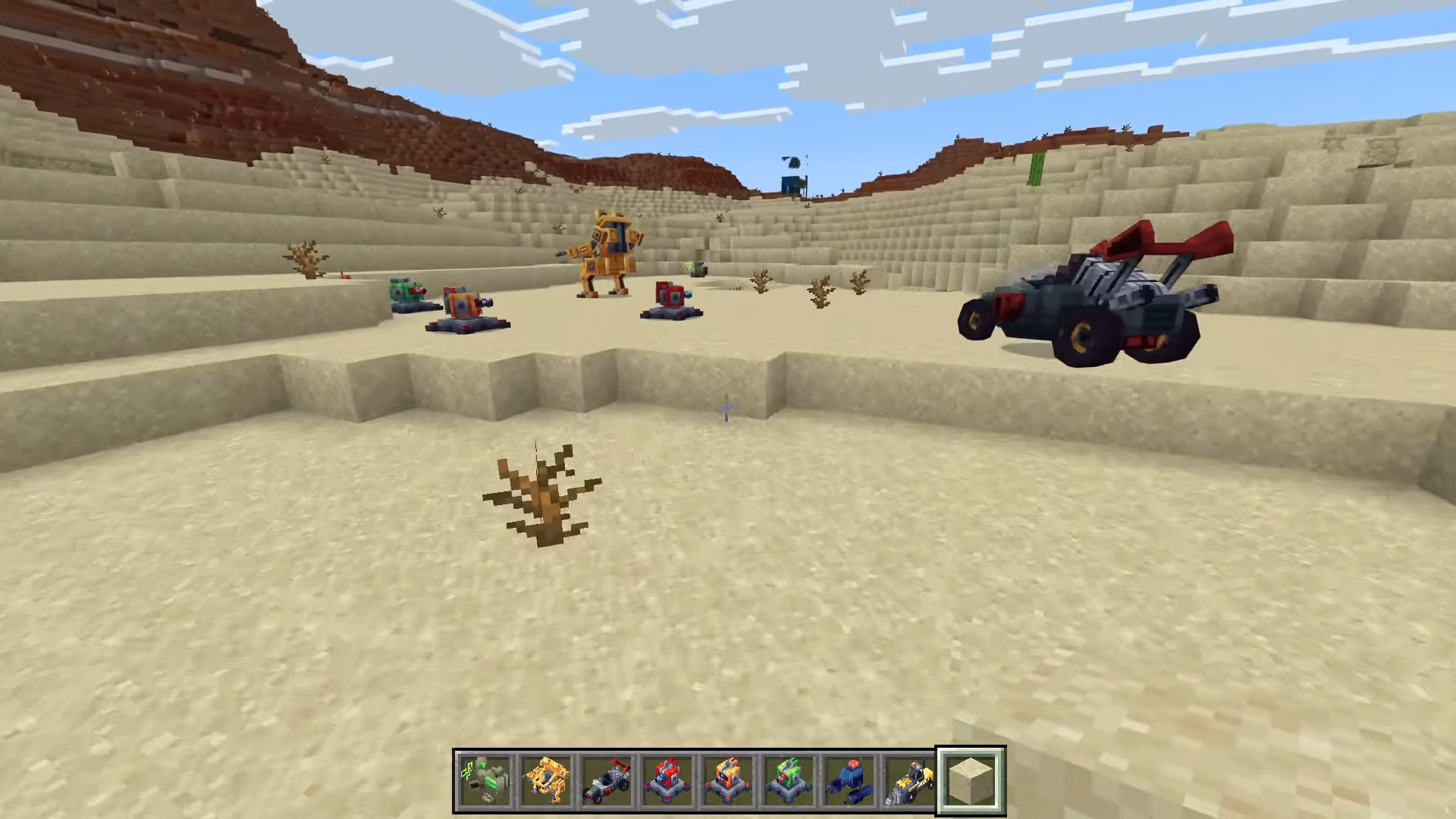Screen dimensions: 1456x819
Task: Select the yellow excavator vehicle hotbar item
Action: [x=907, y=777]
